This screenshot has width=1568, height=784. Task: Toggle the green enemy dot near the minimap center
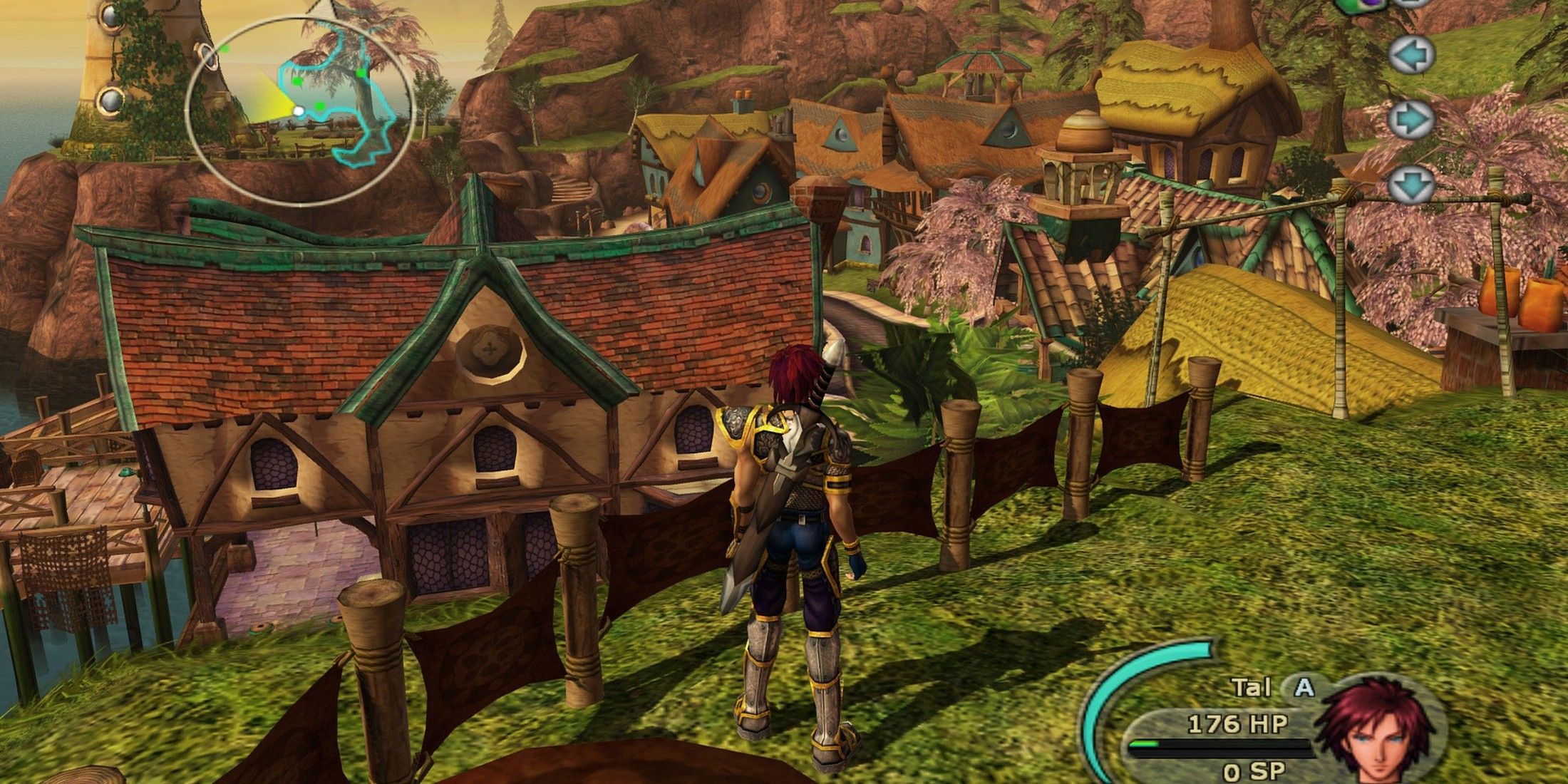point(319,106)
